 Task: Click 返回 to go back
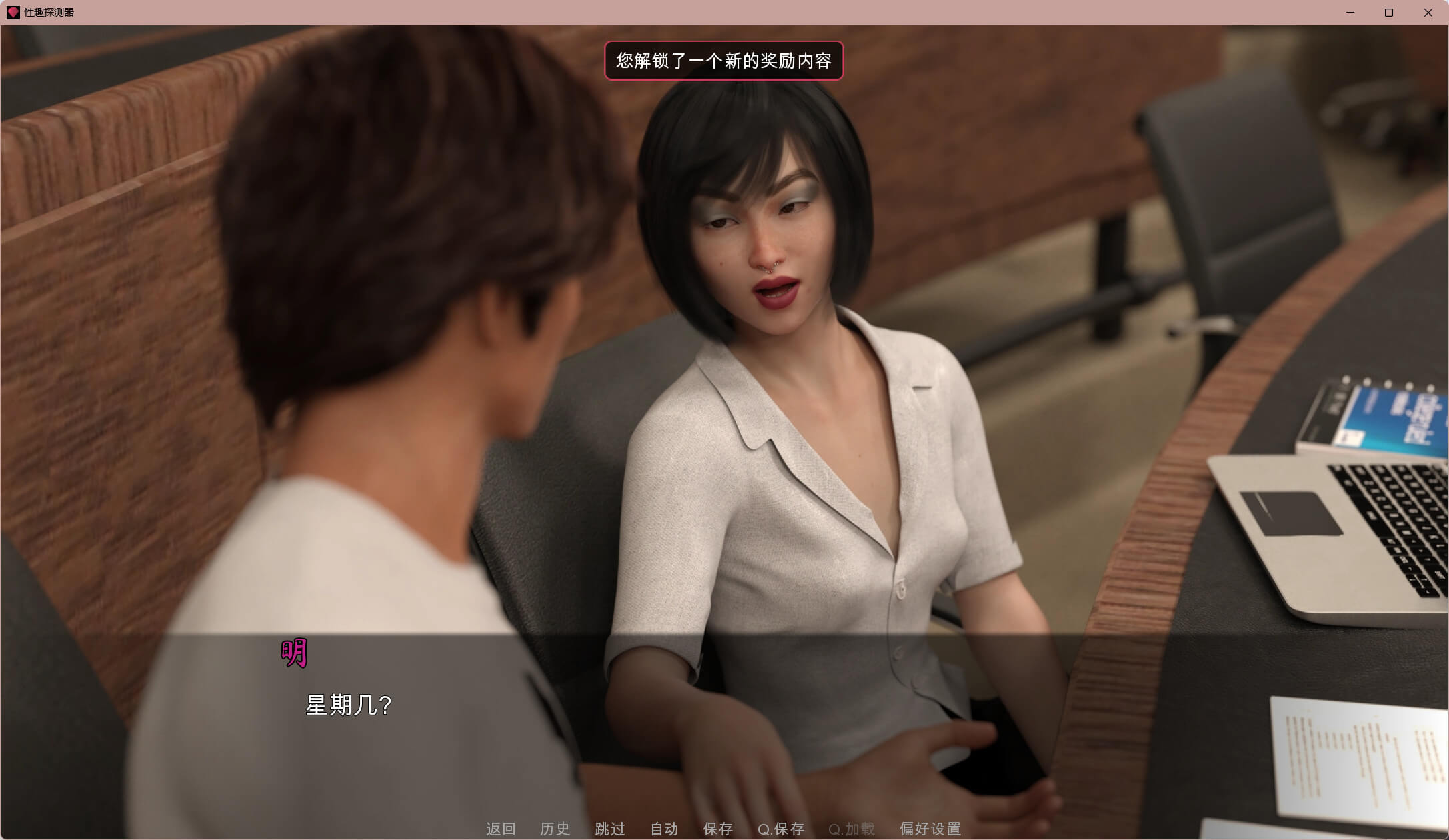(501, 829)
